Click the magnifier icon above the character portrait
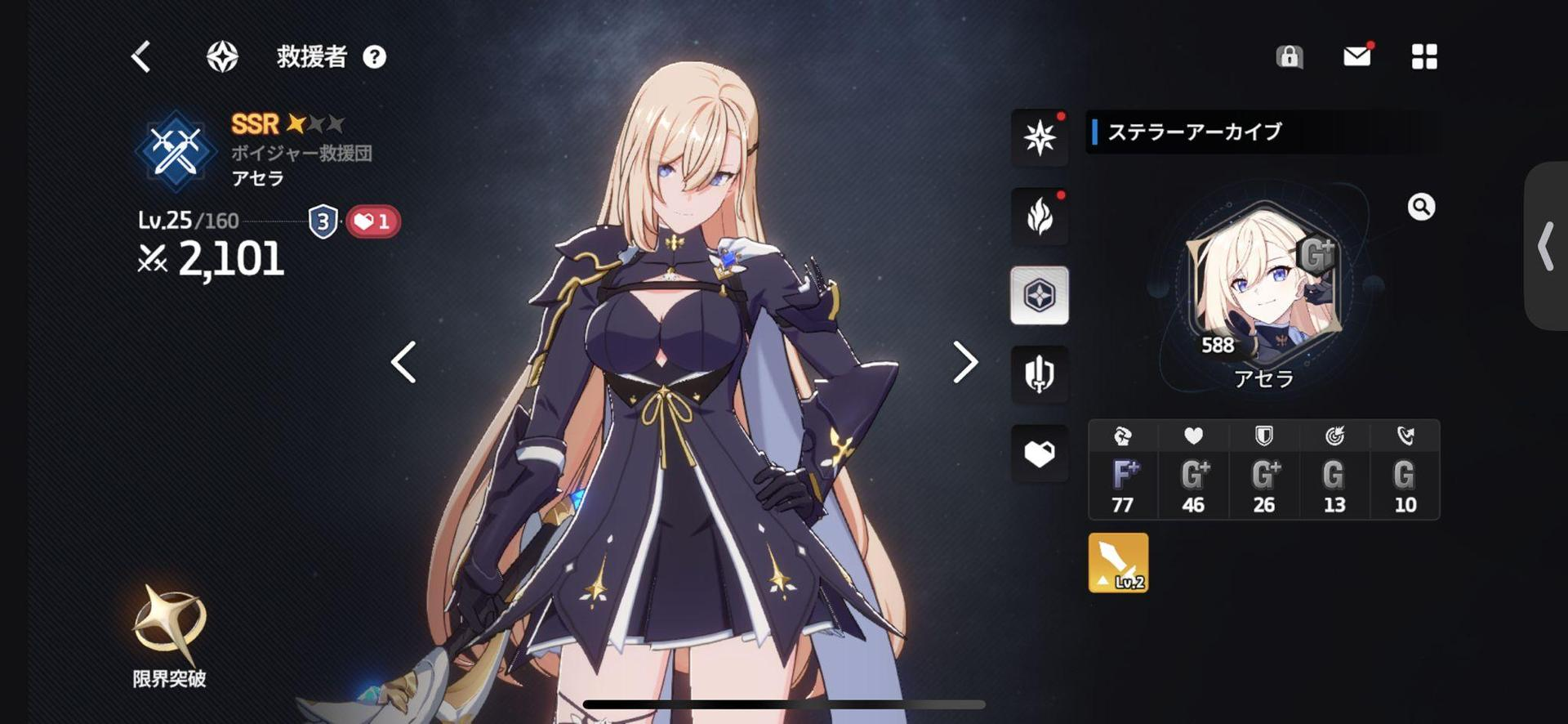 [x=1421, y=208]
